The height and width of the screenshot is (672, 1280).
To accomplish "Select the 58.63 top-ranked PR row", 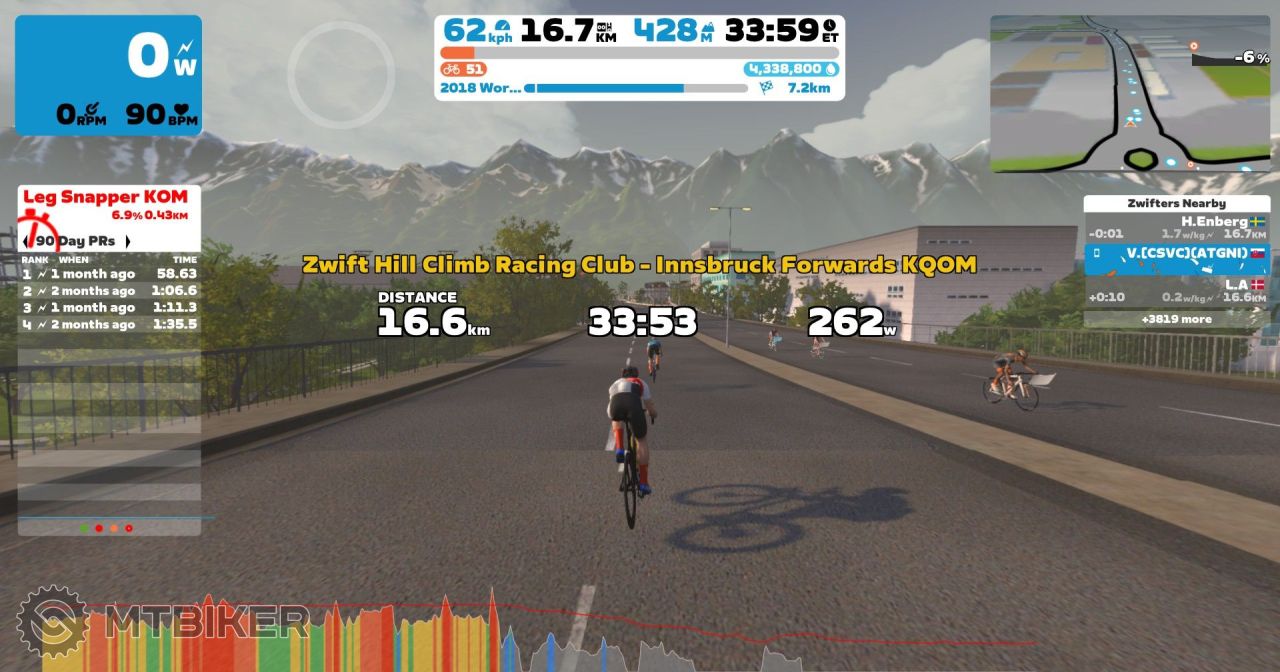I will click(109, 273).
